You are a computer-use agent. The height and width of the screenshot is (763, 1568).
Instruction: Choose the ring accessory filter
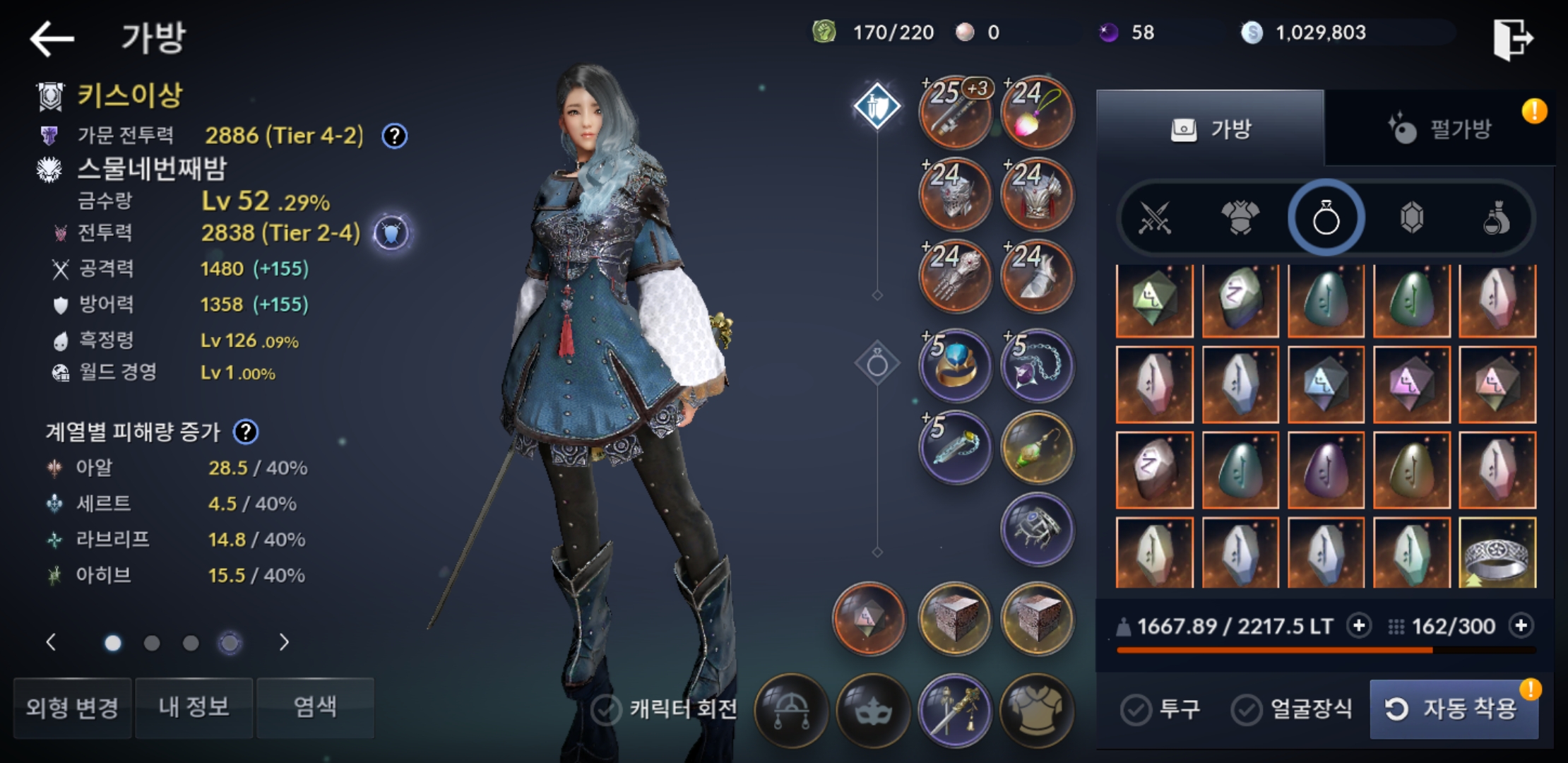pos(1326,218)
